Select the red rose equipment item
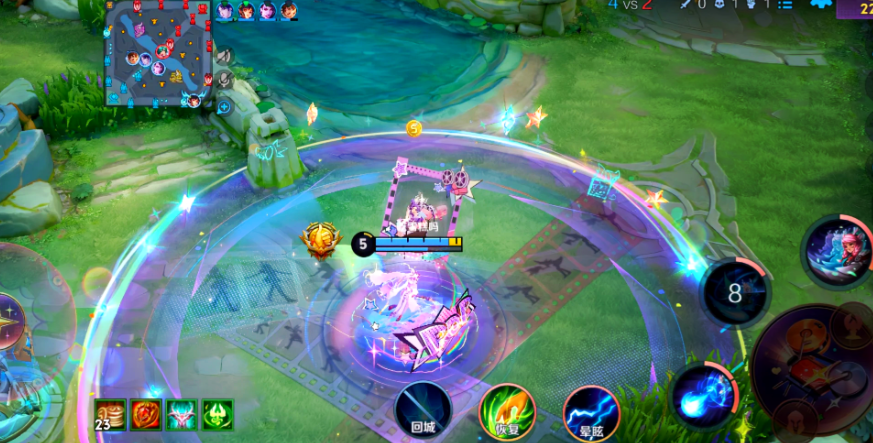The height and width of the screenshot is (443, 873). 146,414
